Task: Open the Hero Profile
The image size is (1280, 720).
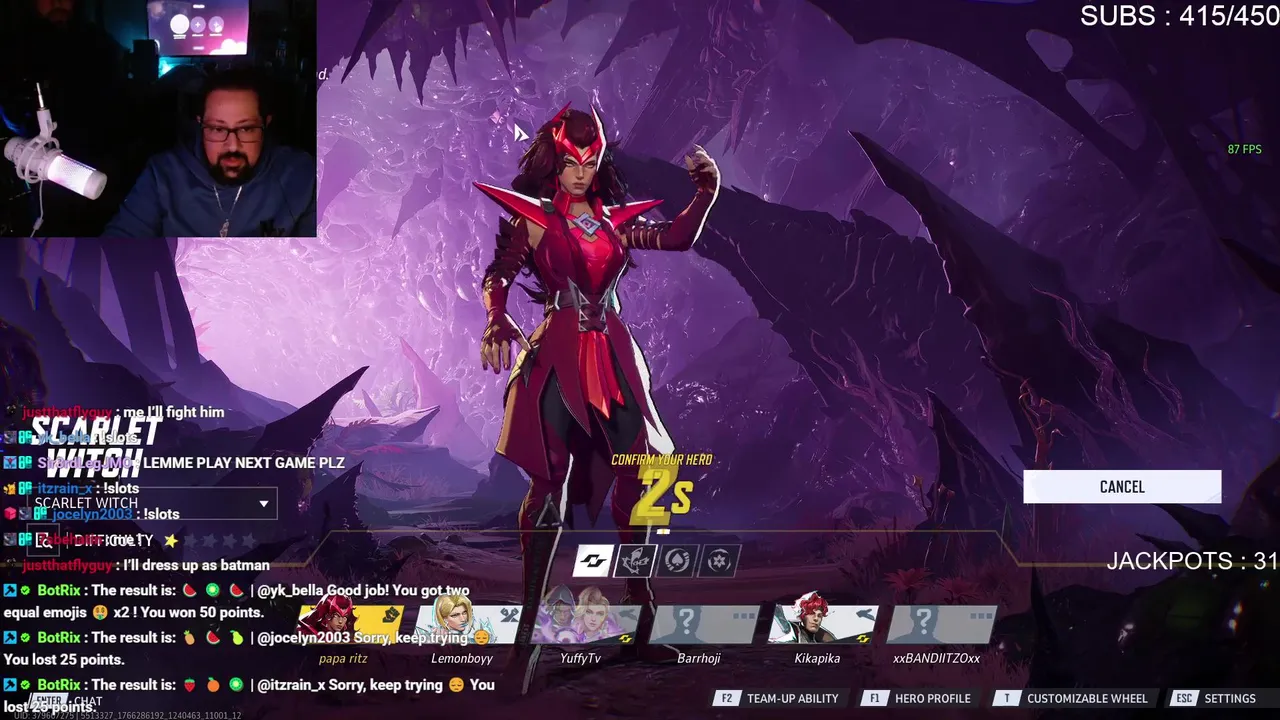Action: point(920,699)
